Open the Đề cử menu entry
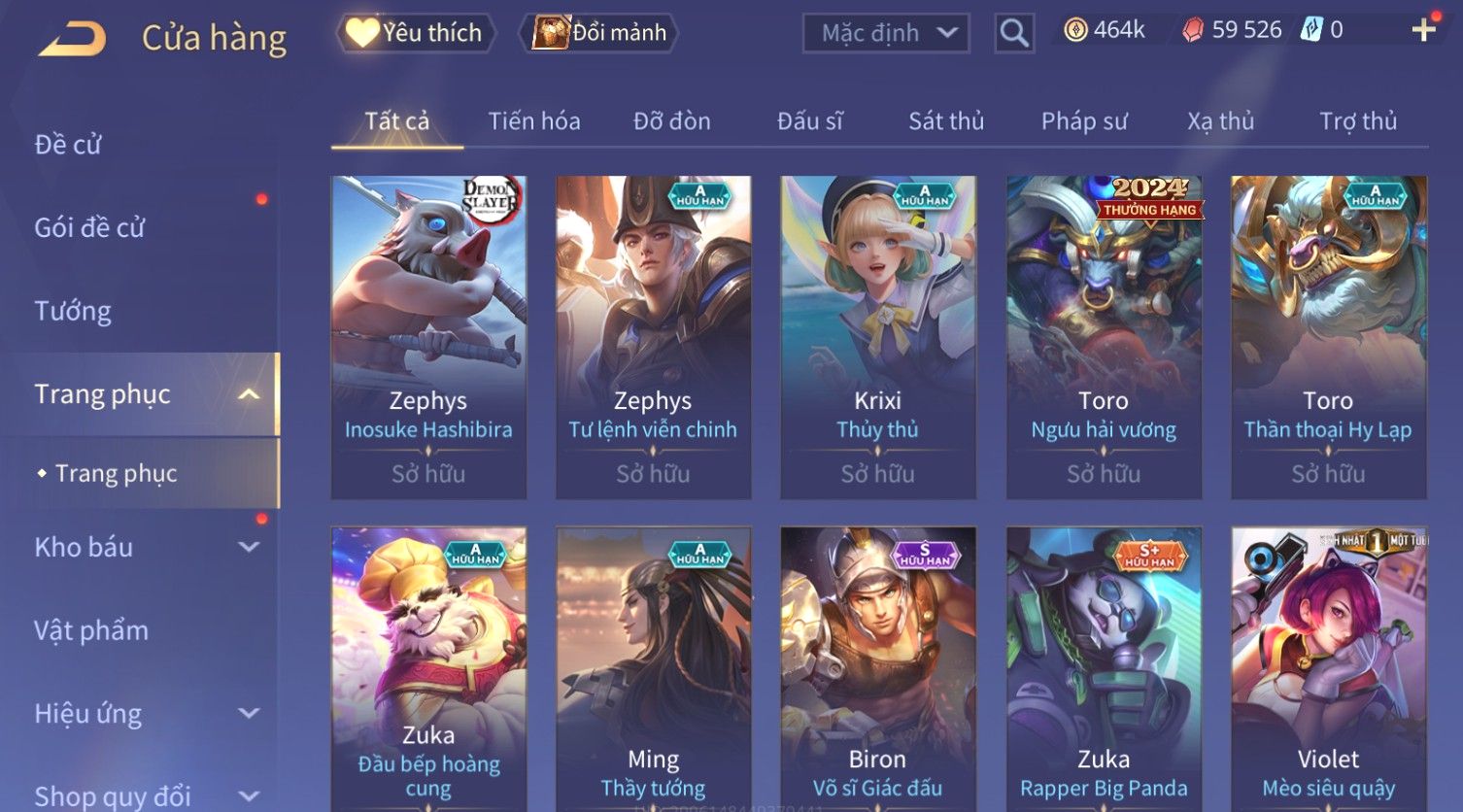Screen dimensions: 1463x812 click(x=68, y=145)
